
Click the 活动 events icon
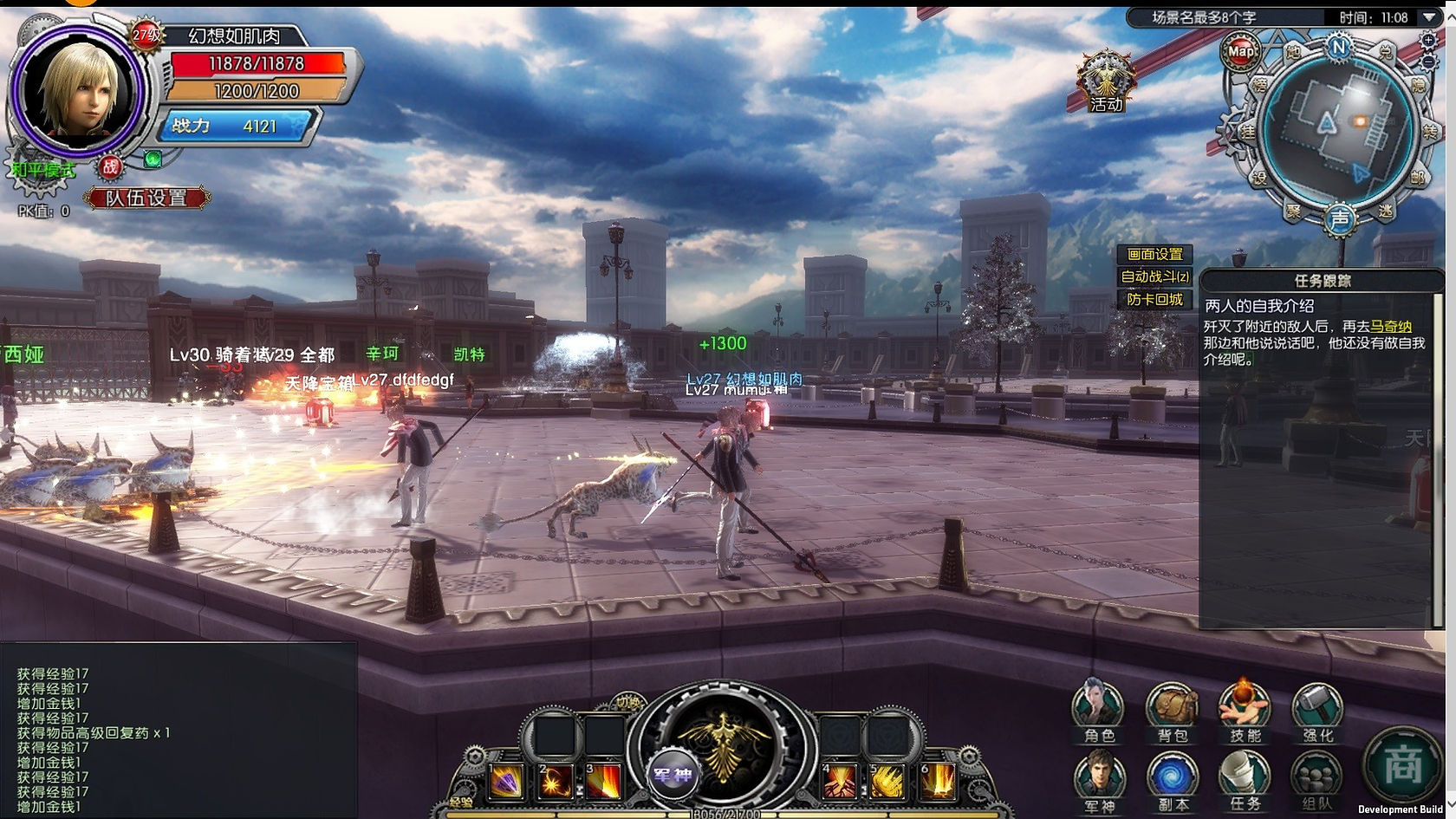click(x=1106, y=83)
